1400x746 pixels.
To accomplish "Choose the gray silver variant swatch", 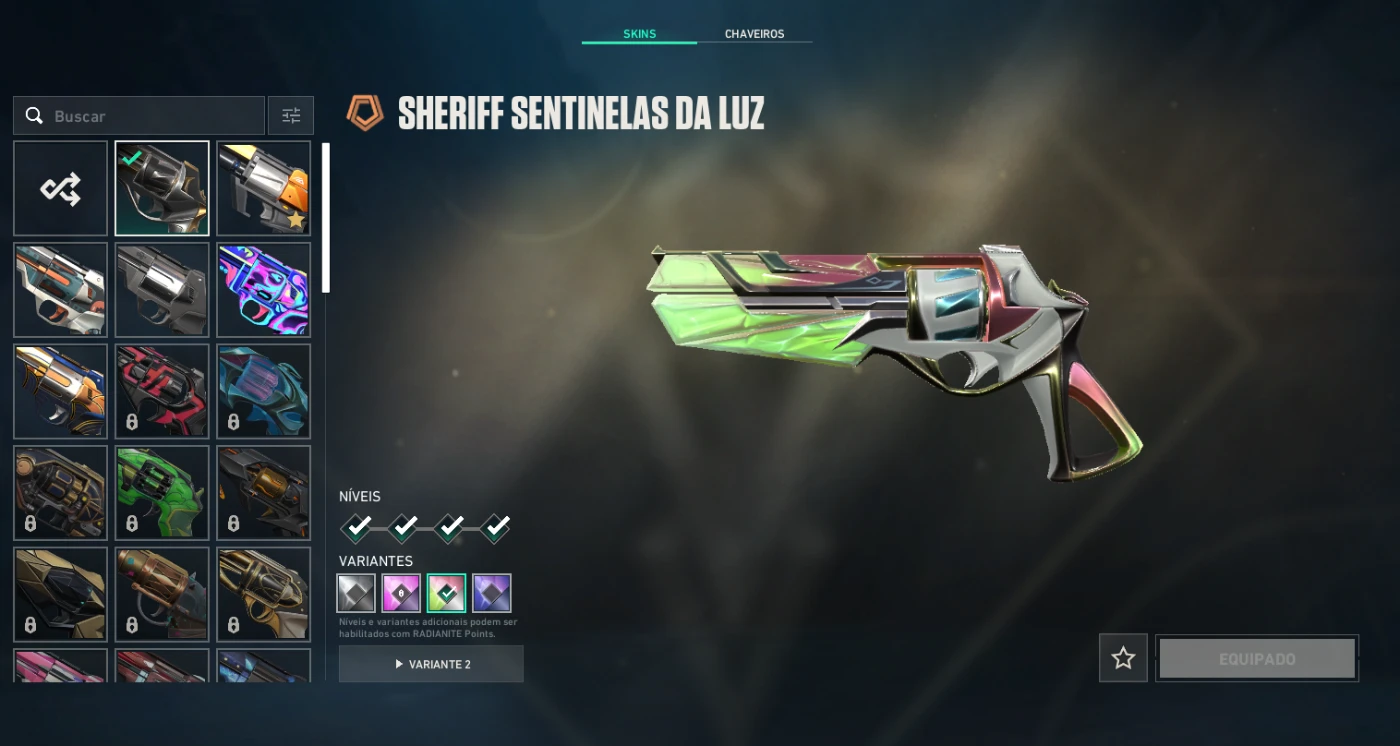I will 356,593.
